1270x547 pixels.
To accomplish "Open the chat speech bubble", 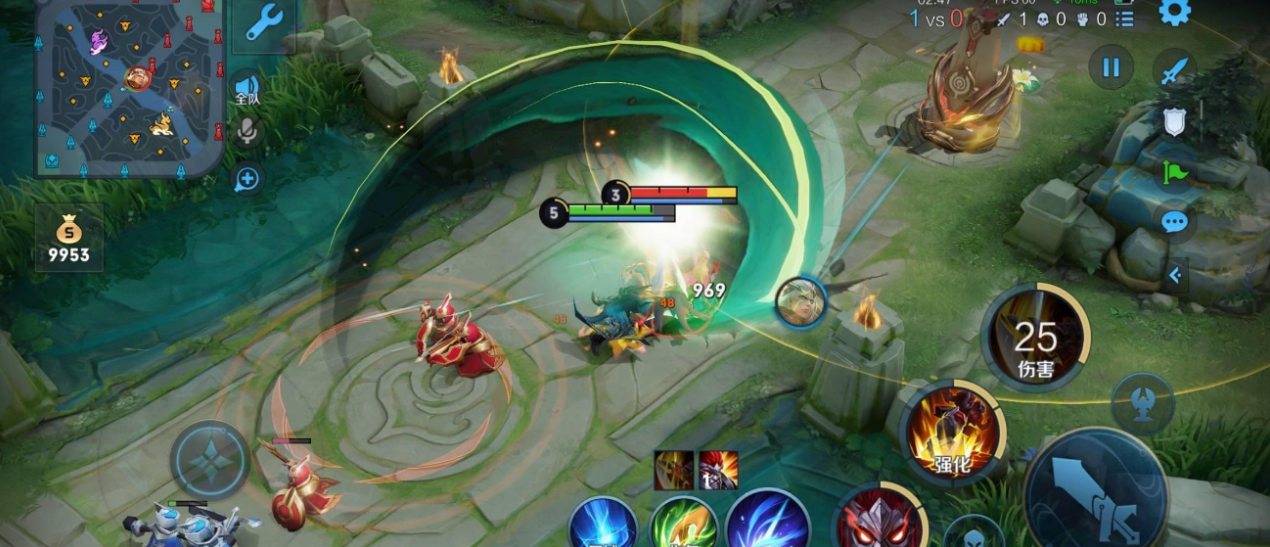I will coord(1175,222).
